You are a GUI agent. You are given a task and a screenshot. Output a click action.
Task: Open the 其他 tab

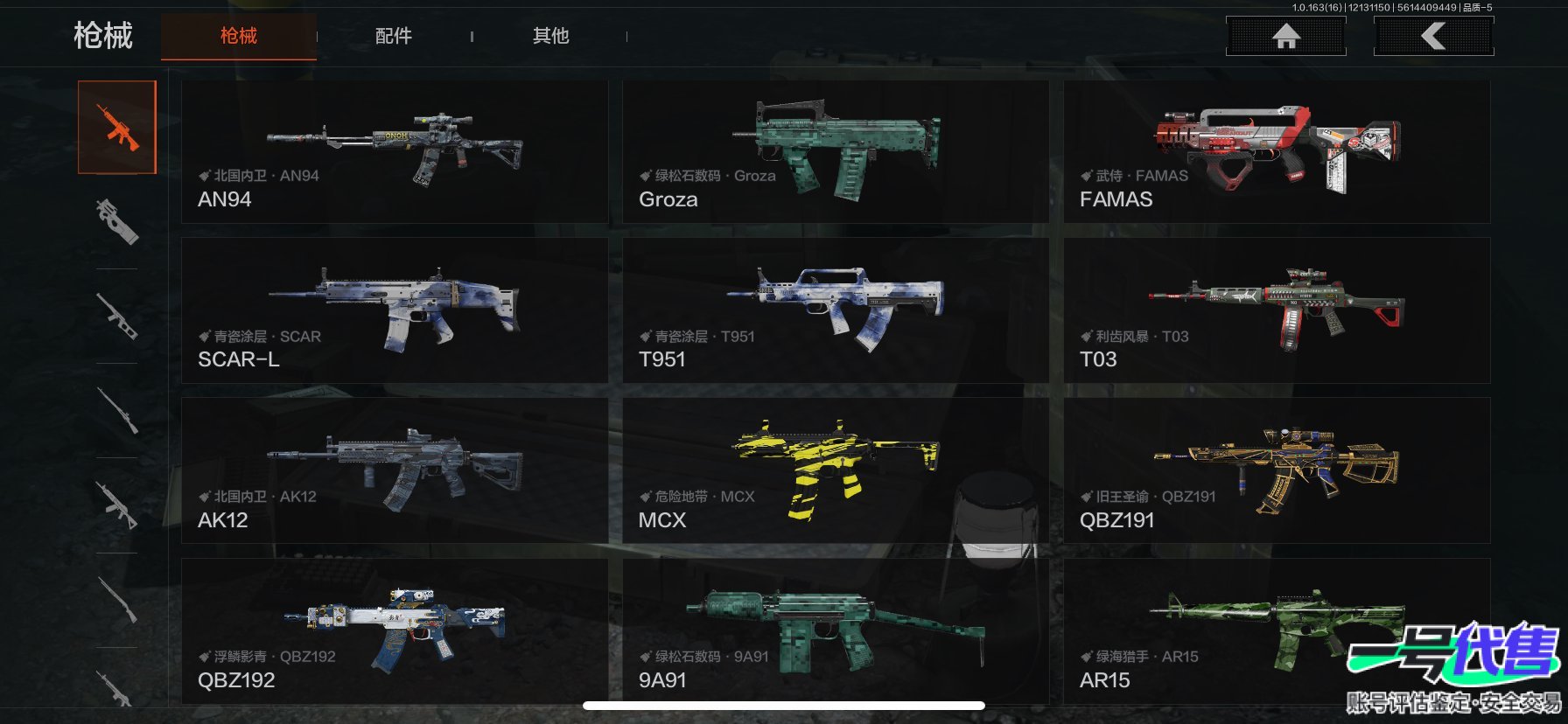[x=550, y=36]
